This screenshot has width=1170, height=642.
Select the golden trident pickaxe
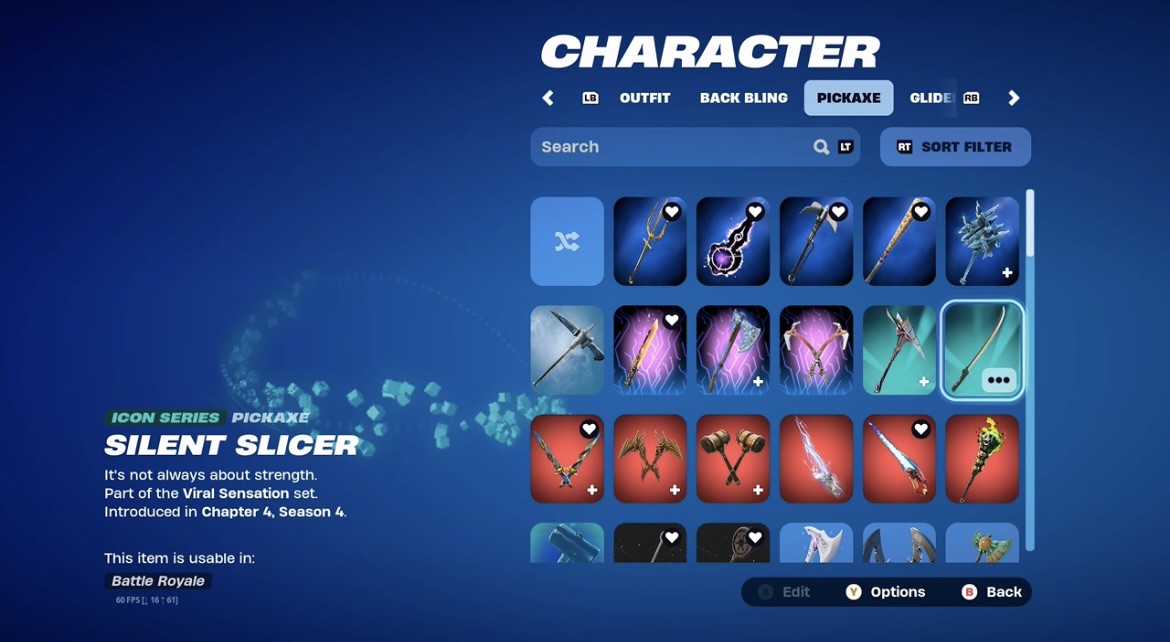[x=650, y=241]
